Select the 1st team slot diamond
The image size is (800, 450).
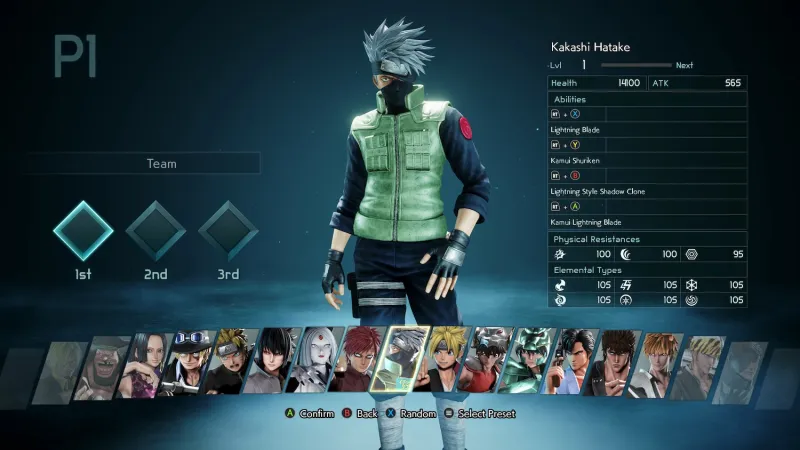[83, 231]
